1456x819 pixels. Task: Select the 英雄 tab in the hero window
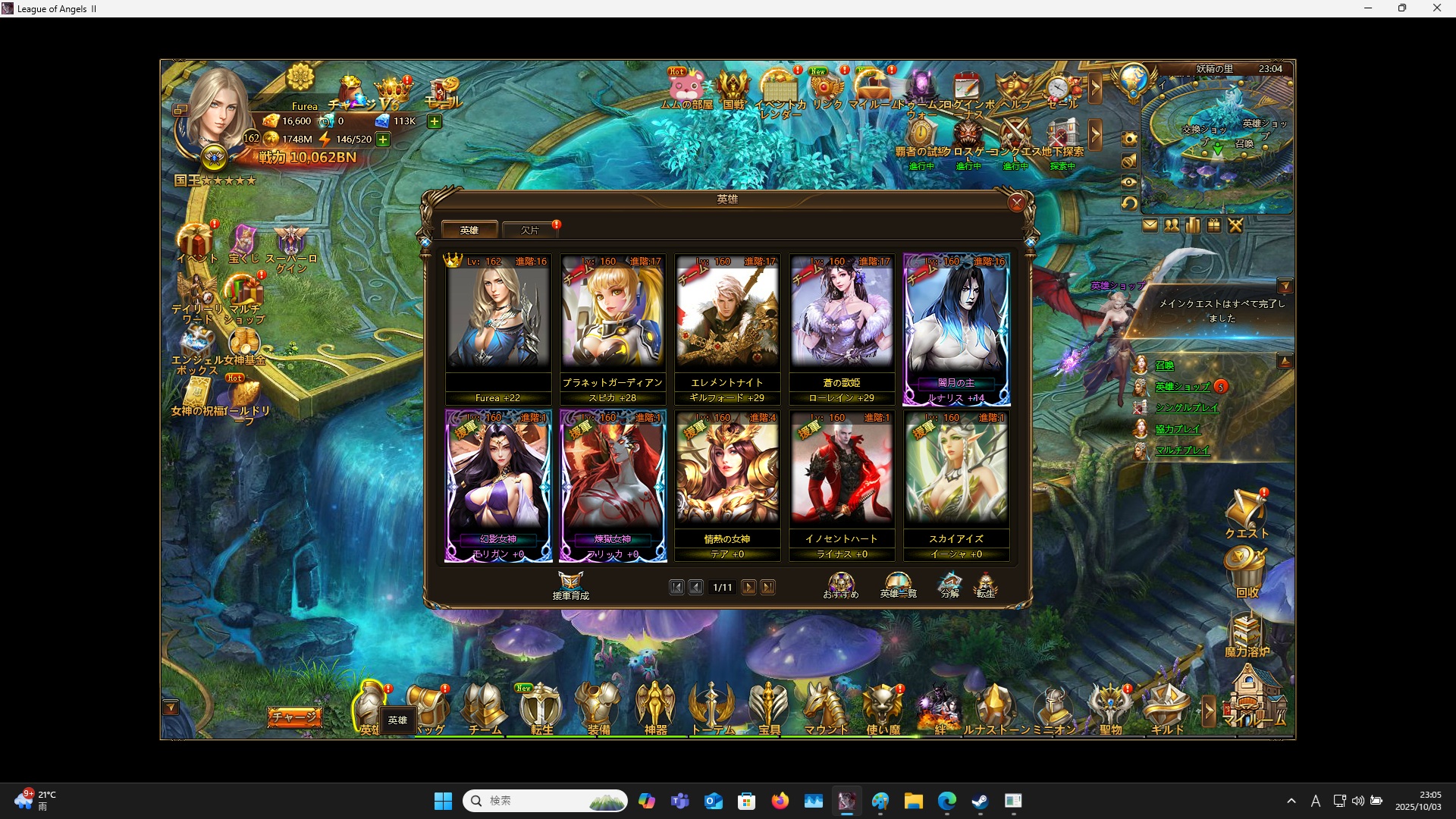click(470, 229)
